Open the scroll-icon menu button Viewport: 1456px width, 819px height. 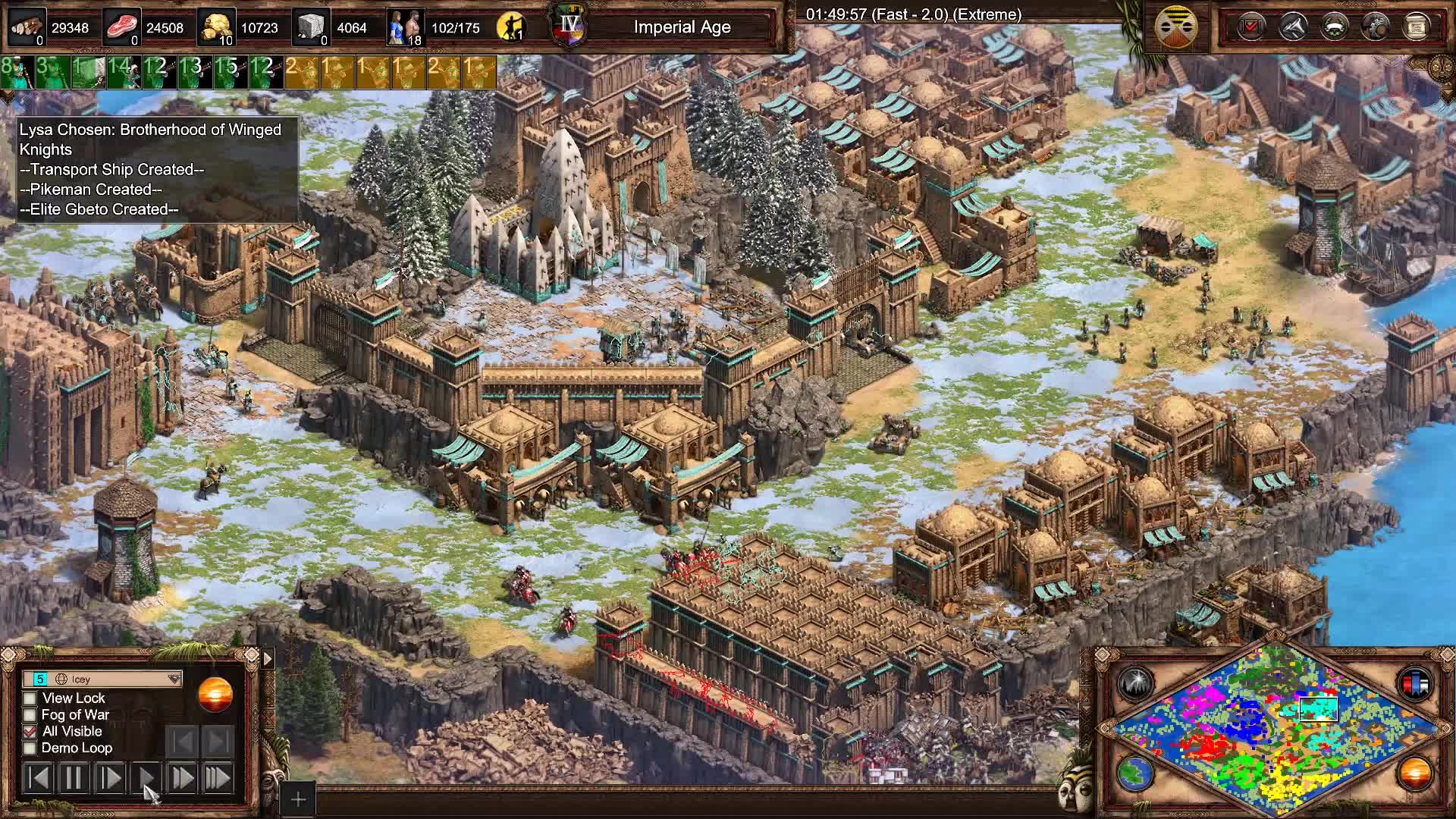pos(1416,27)
